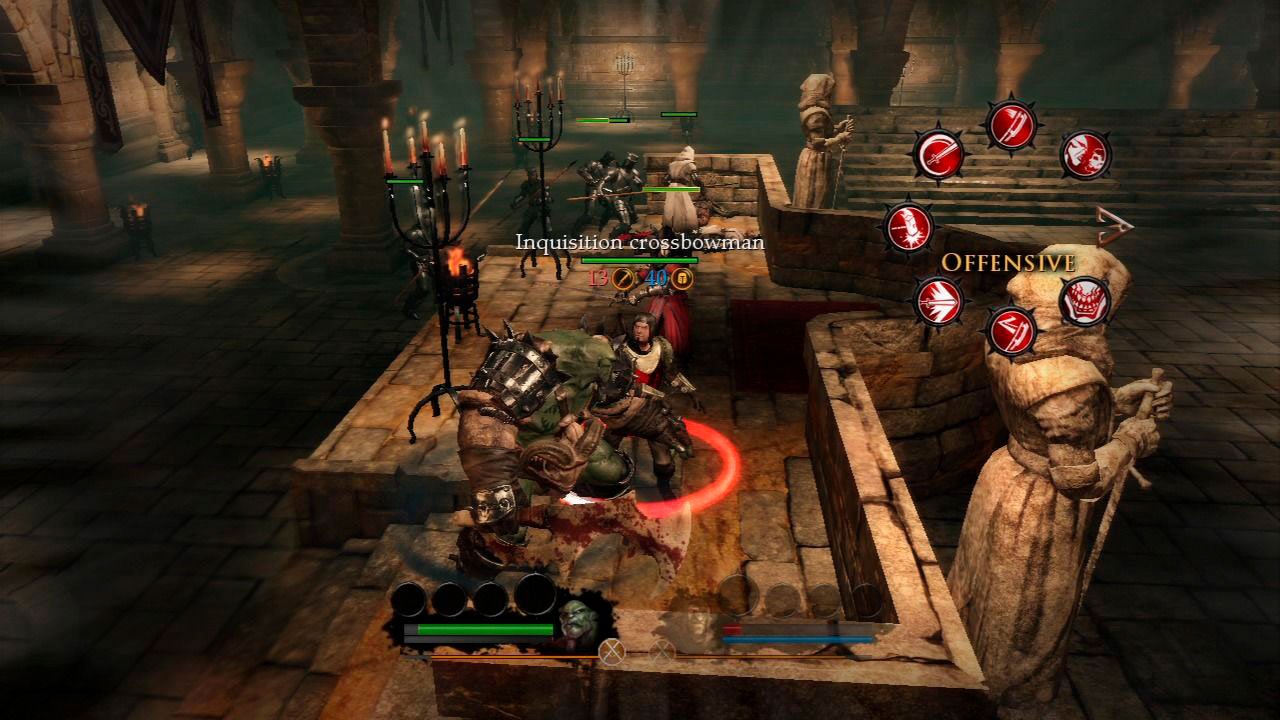
Task: Trigger the downward smash impact skill
Action: 908,227
